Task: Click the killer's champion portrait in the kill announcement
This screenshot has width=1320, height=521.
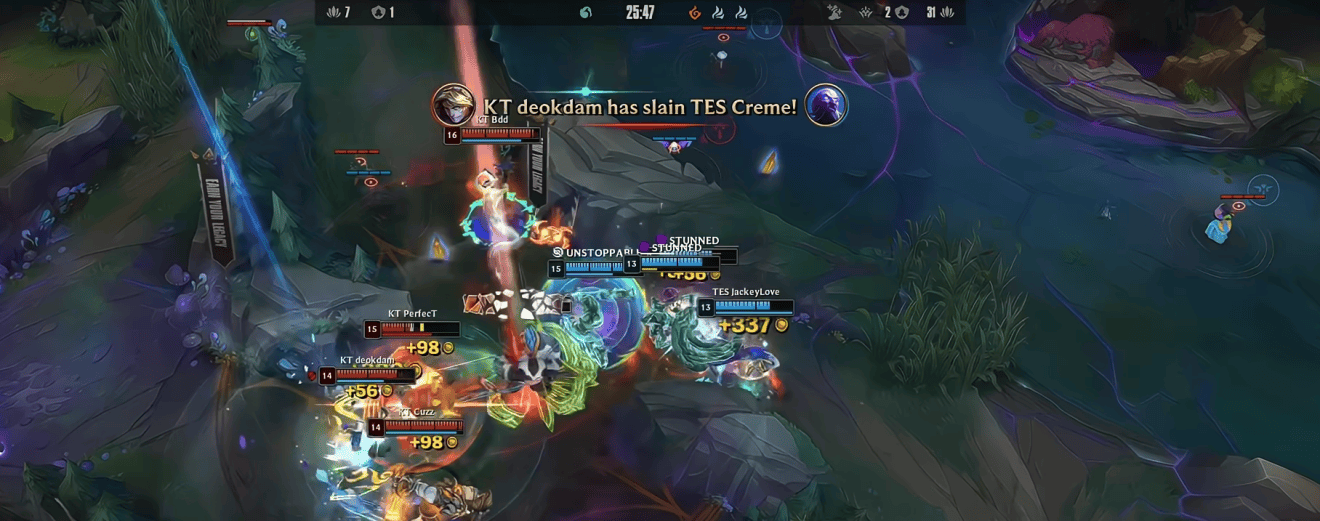Action: click(453, 105)
